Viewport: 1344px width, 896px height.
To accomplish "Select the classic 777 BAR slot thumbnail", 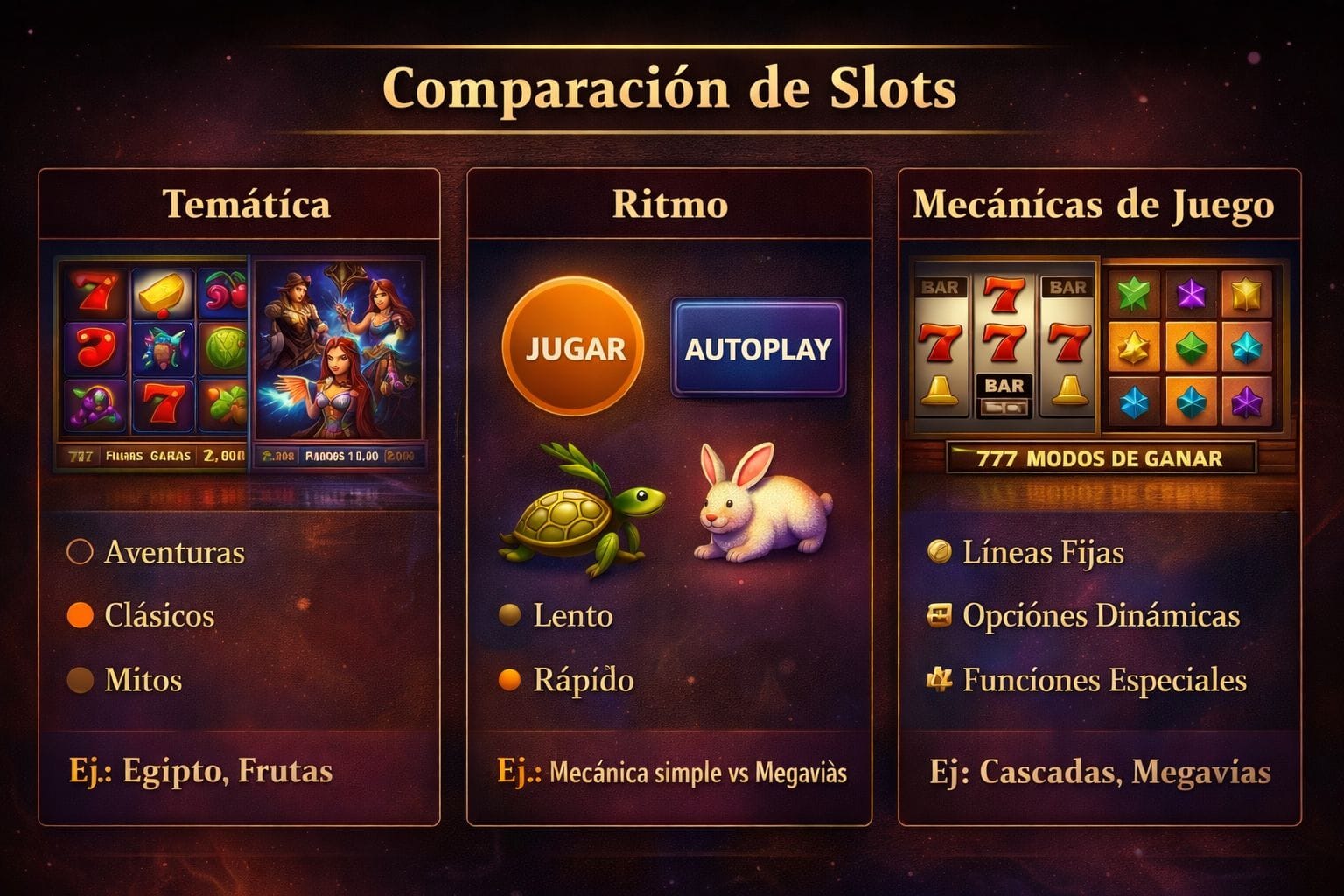I will [1004, 347].
